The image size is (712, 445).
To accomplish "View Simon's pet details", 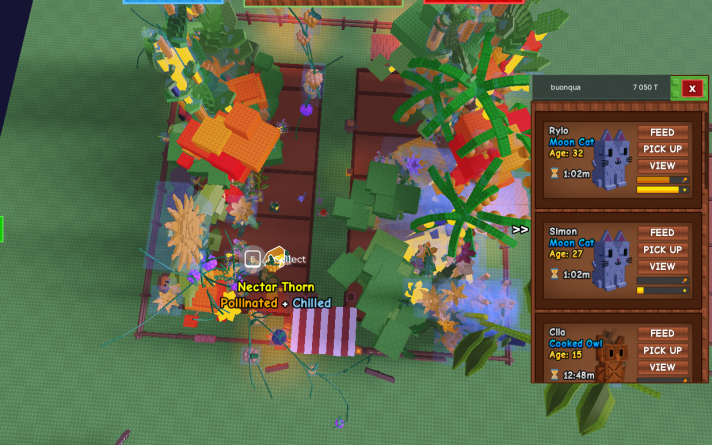I will pyautogui.click(x=662, y=267).
